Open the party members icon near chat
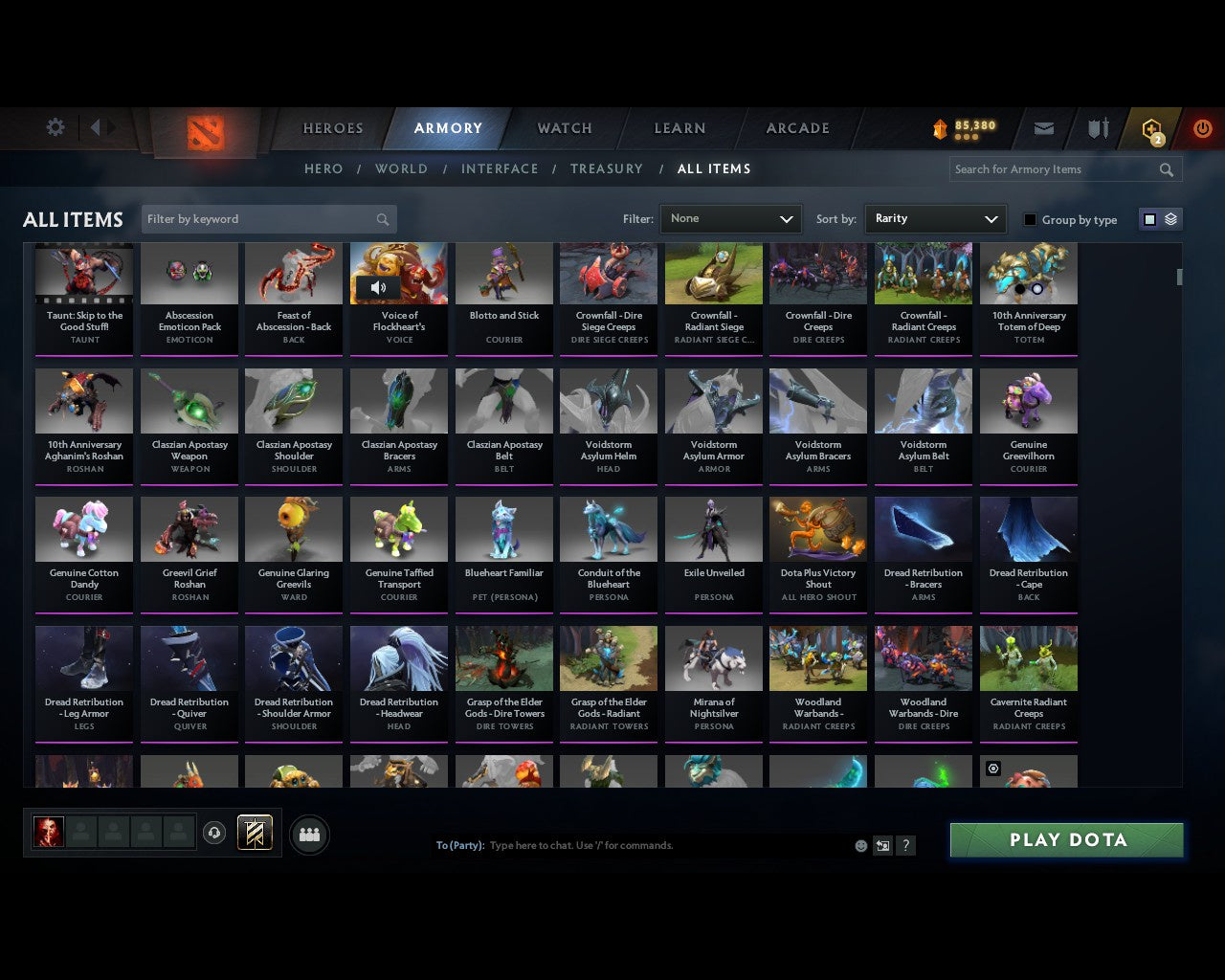 click(309, 834)
